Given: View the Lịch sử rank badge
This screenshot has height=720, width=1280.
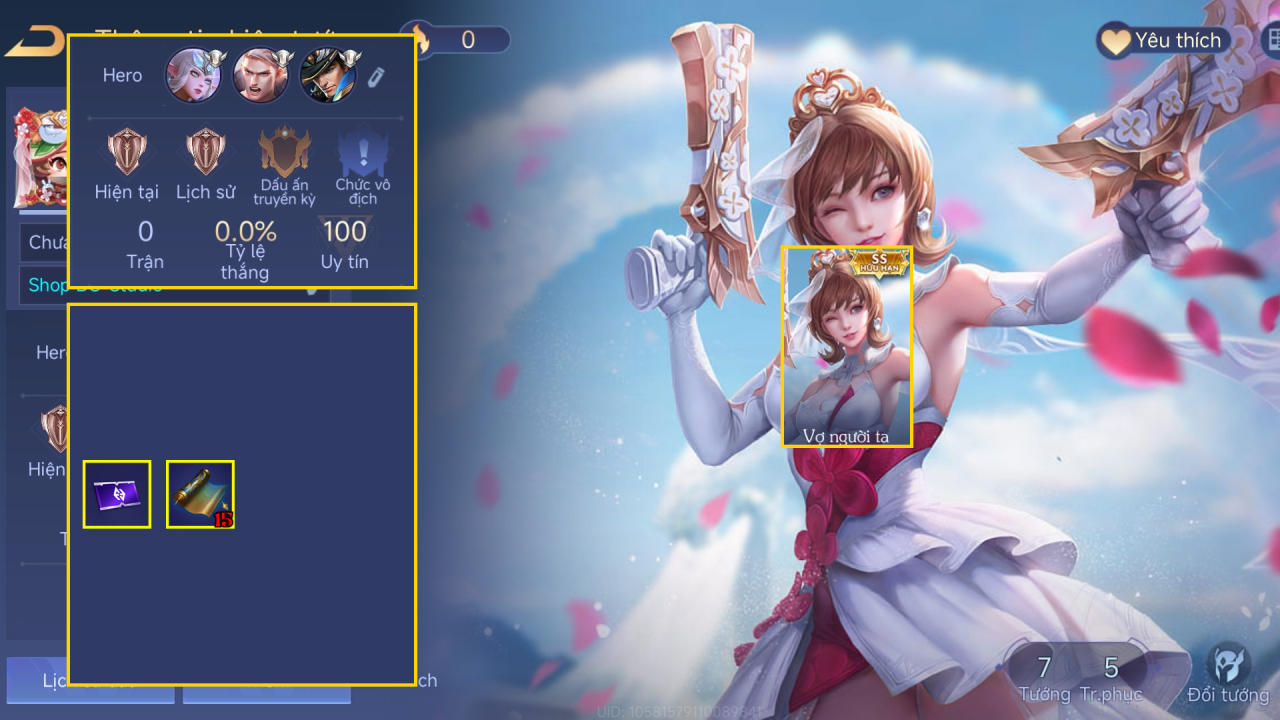Looking at the screenshot, I should click(x=205, y=152).
